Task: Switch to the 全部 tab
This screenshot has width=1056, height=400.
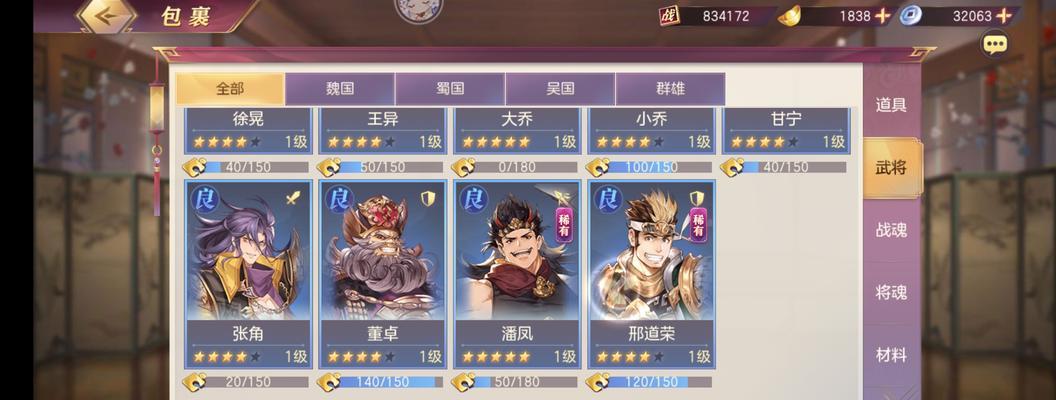Action: (x=230, y=88)
